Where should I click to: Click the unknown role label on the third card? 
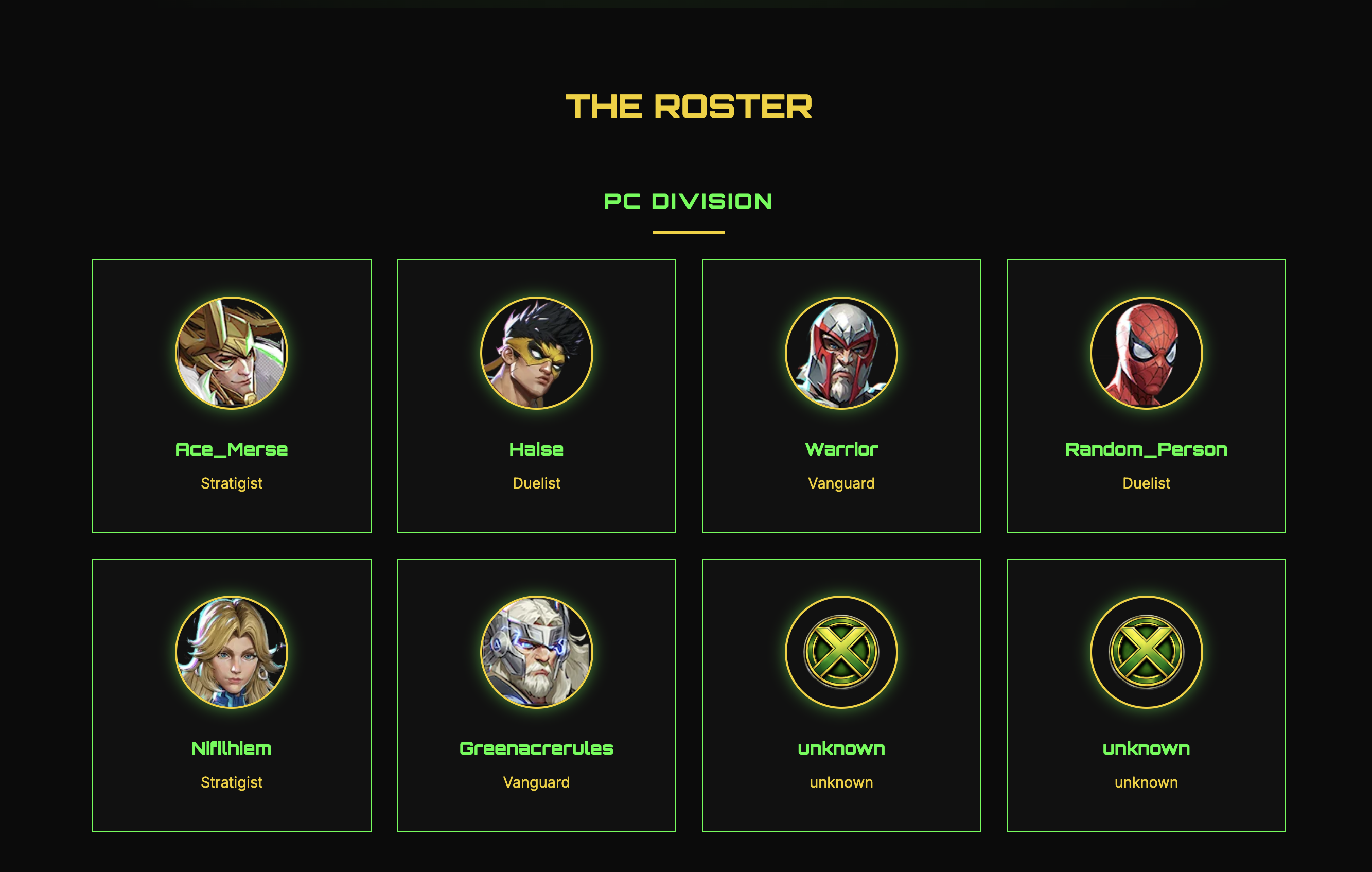[x=841, y=782]
